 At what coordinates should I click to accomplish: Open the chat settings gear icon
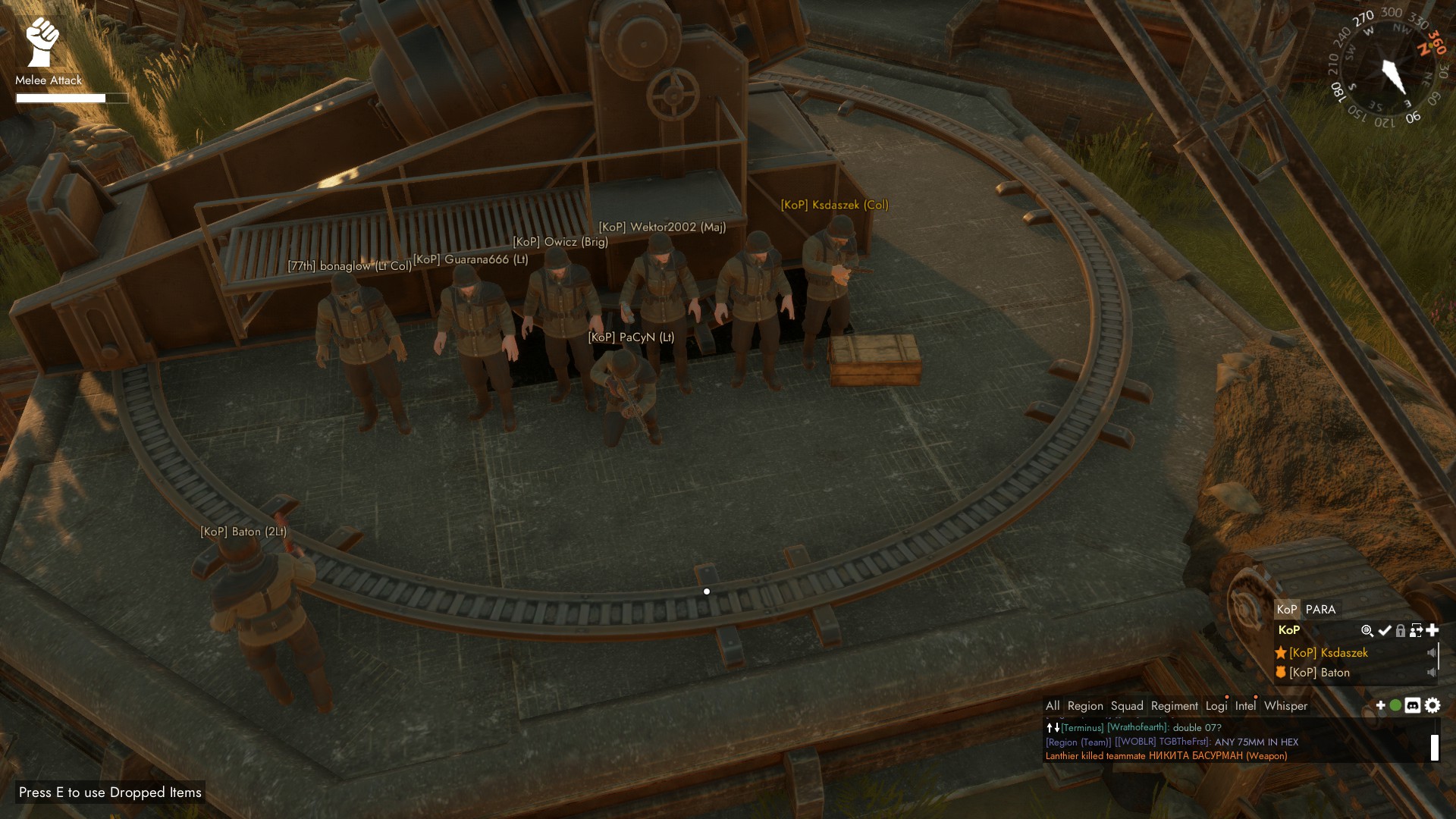click(x=1432, y=706)
